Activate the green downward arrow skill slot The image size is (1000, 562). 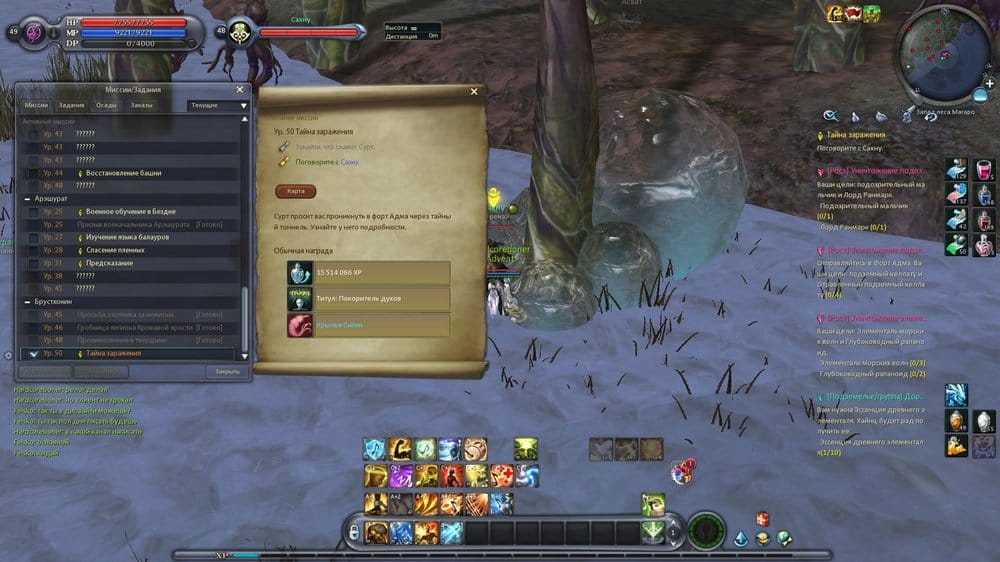(x=653, y=530)
